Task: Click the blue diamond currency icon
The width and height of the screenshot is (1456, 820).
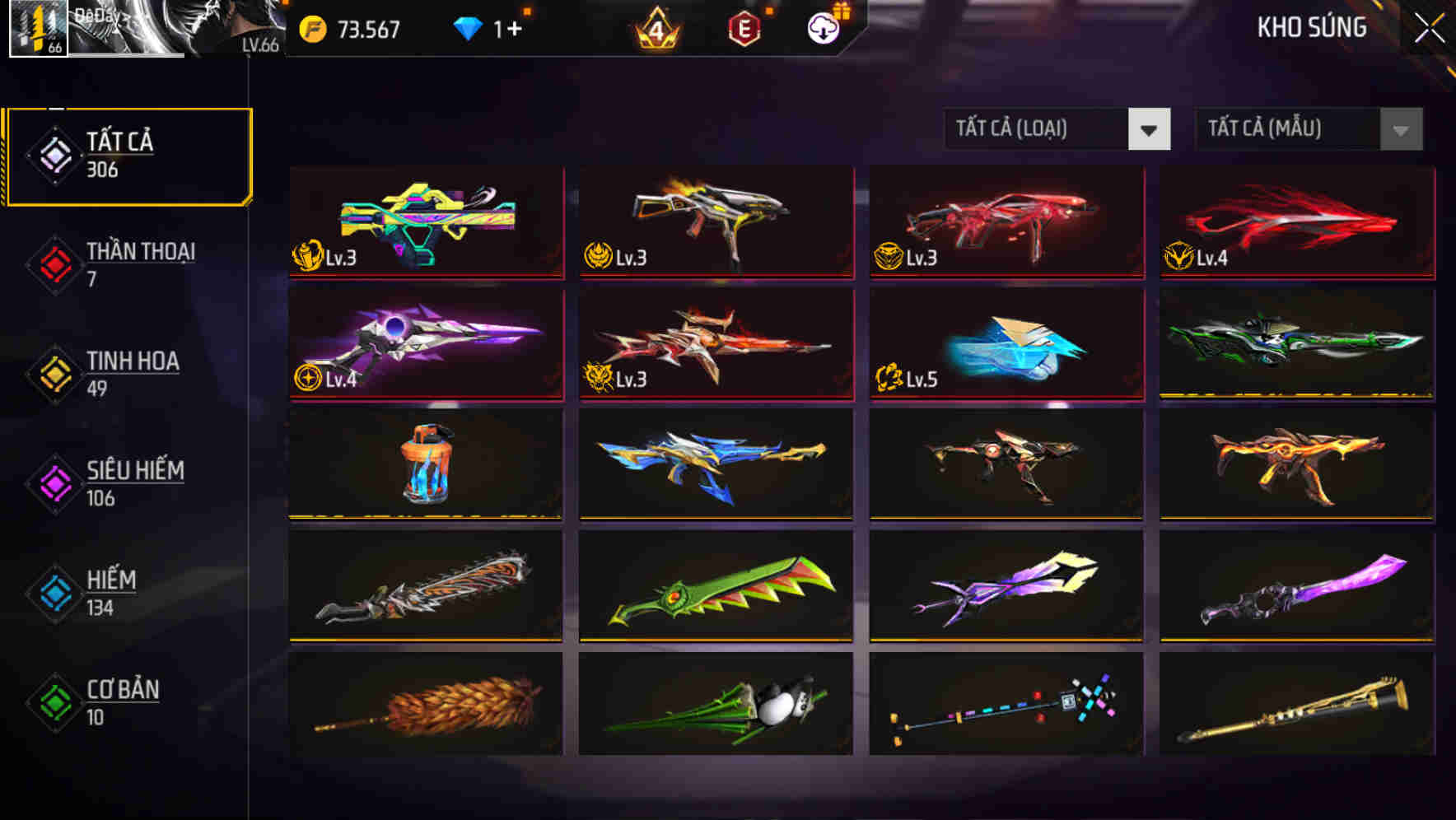Action: [x=469, y=28]
